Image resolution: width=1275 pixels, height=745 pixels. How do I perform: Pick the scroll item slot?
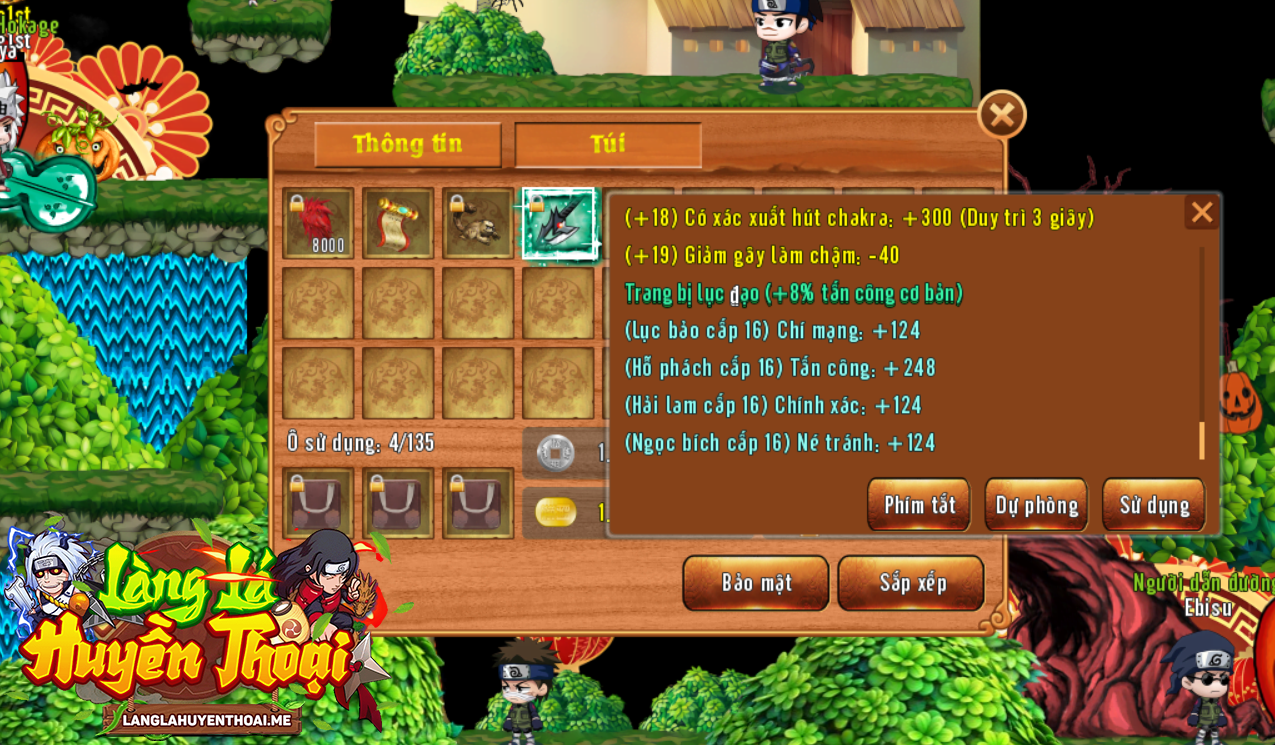(398, 223)
